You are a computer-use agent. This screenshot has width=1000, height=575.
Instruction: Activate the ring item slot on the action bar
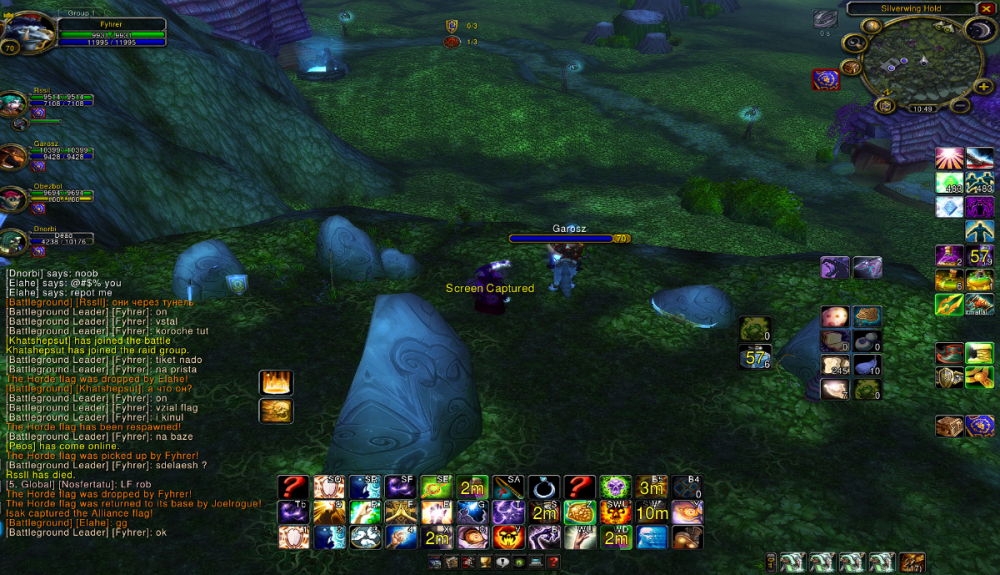click(x=544, y=487)
